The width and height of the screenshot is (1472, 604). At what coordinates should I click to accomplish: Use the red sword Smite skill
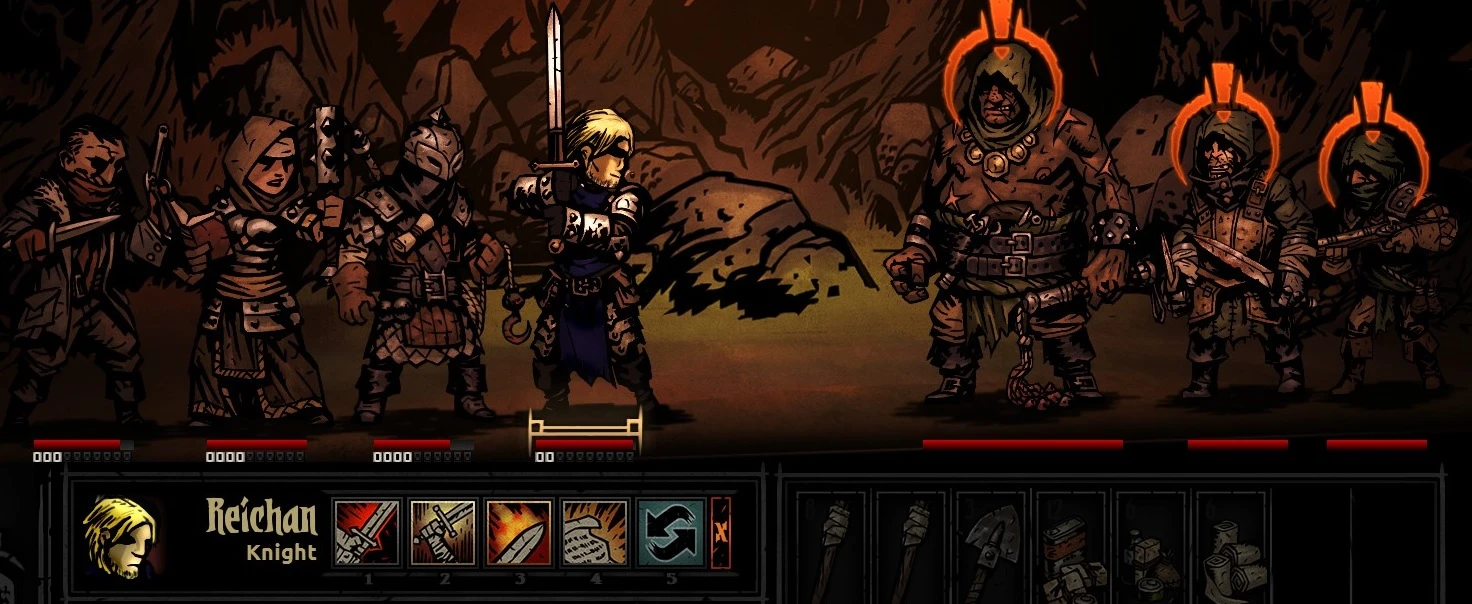(367, 533)
